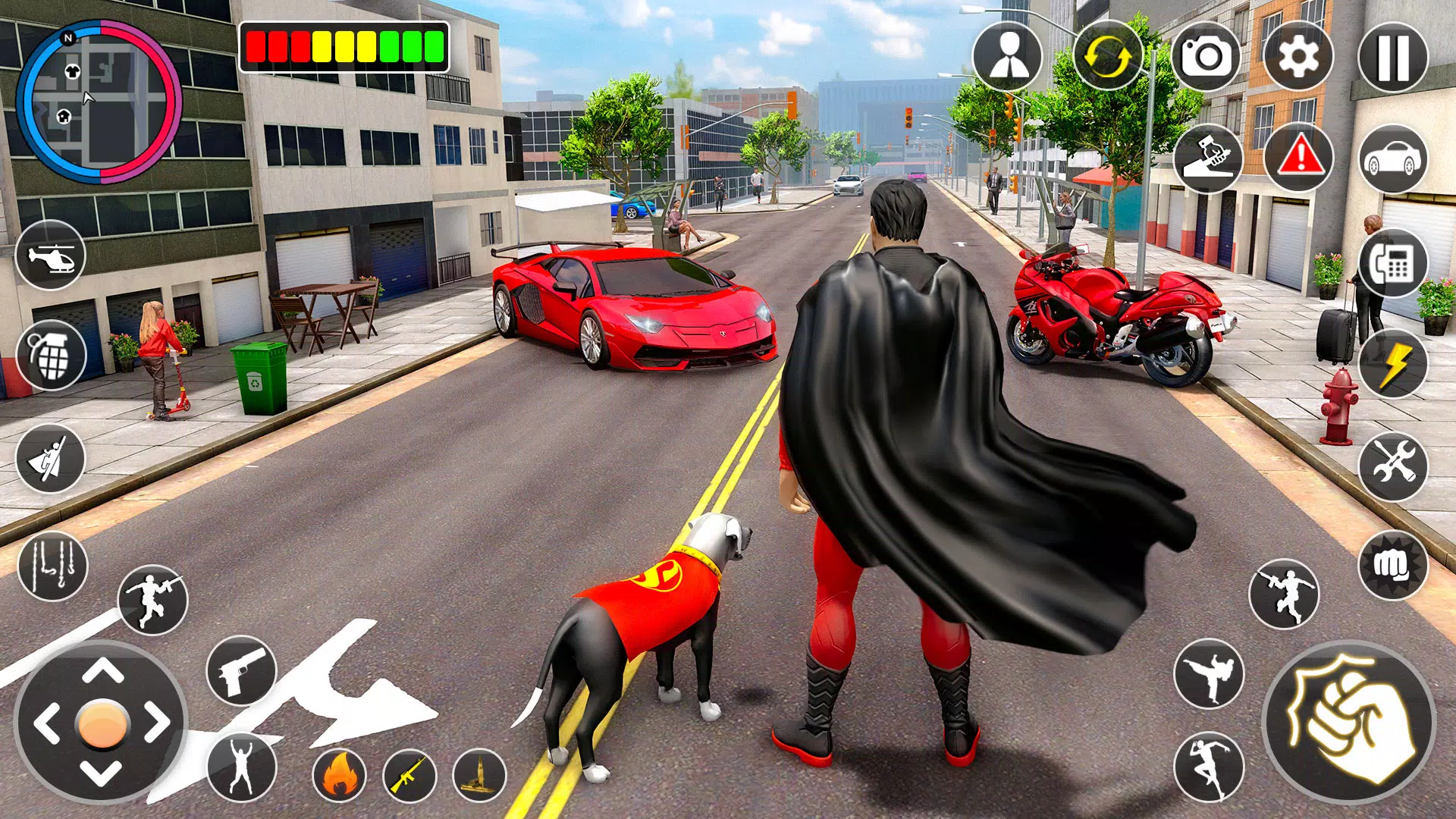This screenshot has height=819, width=1456.
Task: Tap the camera view button
Action: click(x=1206, y=57)
